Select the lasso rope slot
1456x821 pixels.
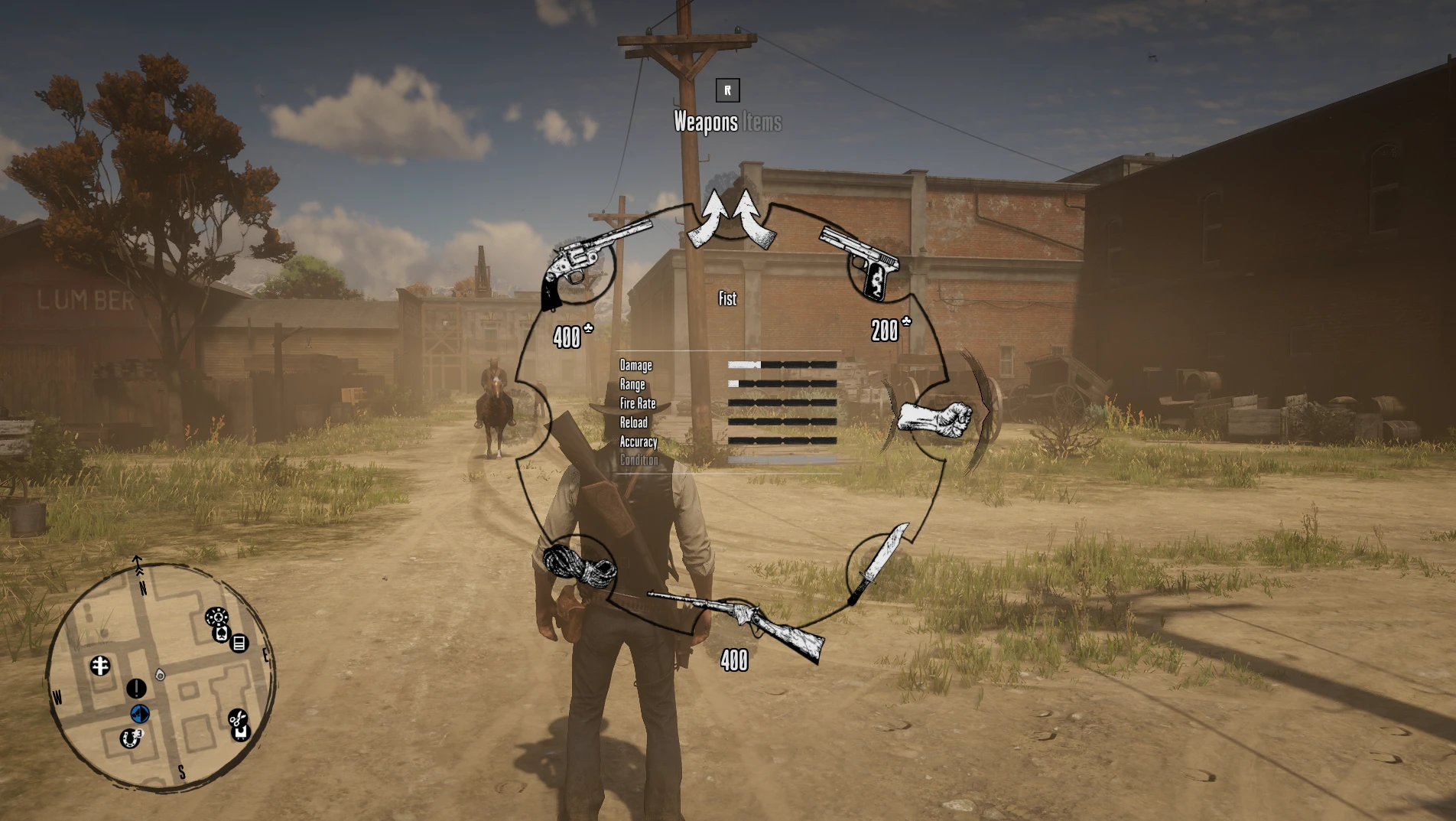click(x=578, y=565)
